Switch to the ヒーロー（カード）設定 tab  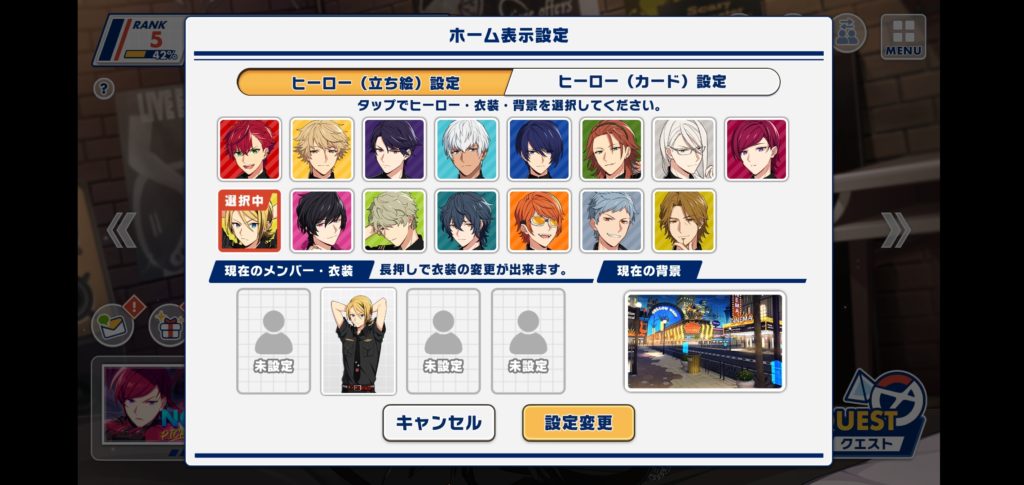pyautogui.click(x=642, y=82)
